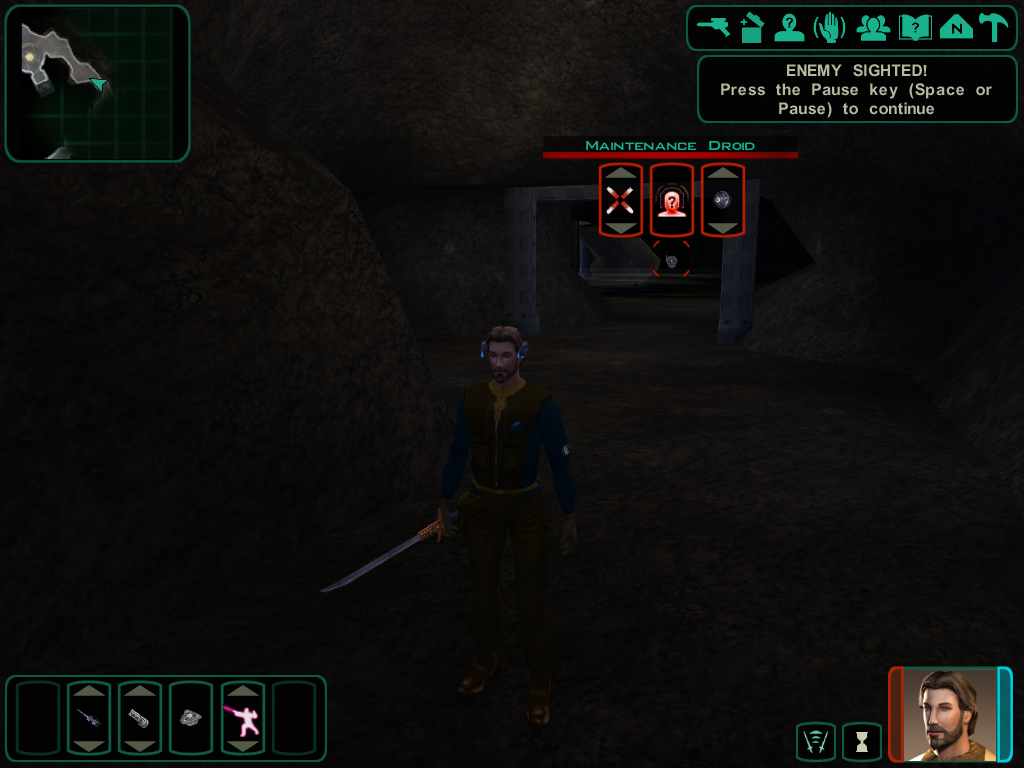The width and height of the screenshot is (1024, 768).
Task: Cycle attack action with its down arrow
Action: pos(621,228)
